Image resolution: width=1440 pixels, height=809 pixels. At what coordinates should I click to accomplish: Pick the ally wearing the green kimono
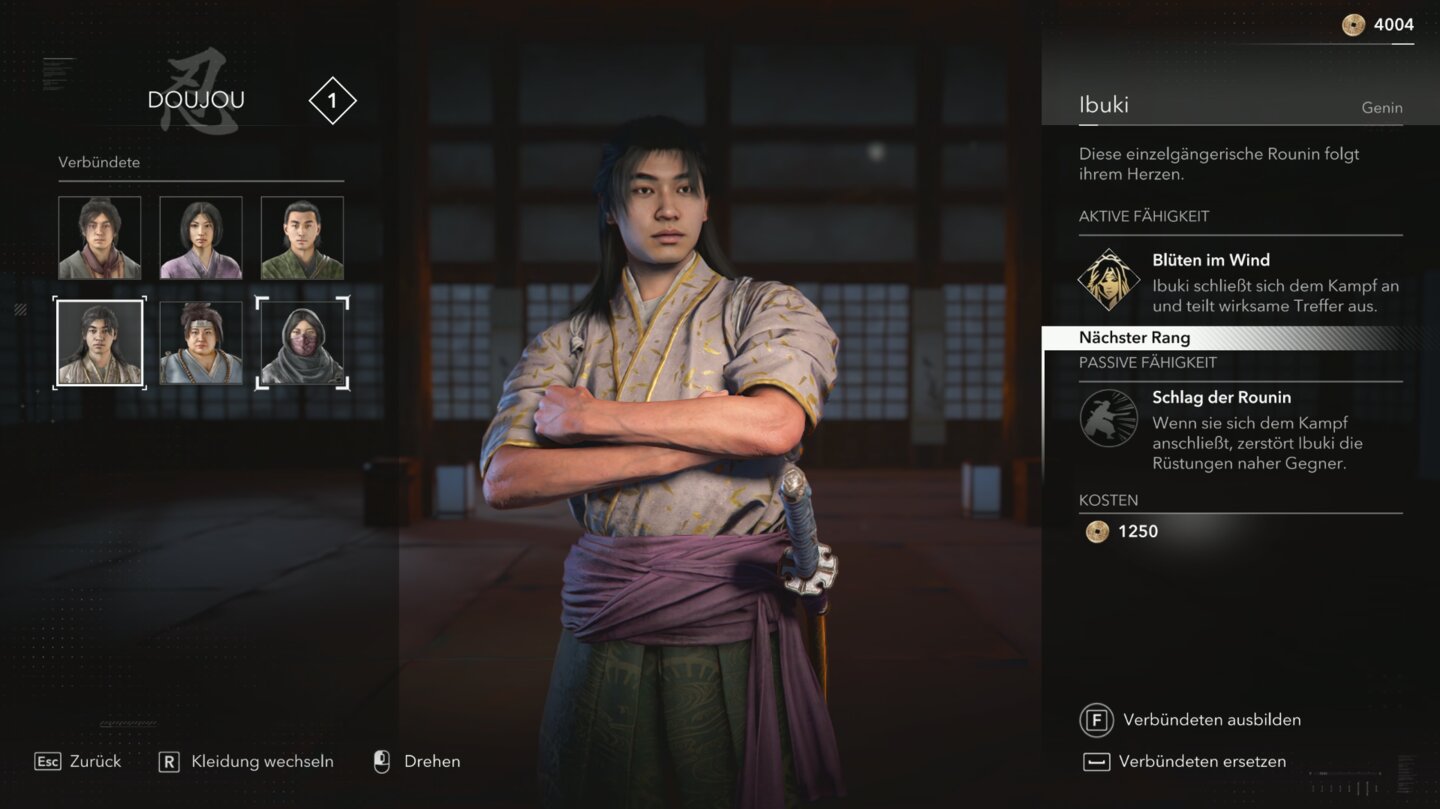pyautogui.click(x=302, y=238)
